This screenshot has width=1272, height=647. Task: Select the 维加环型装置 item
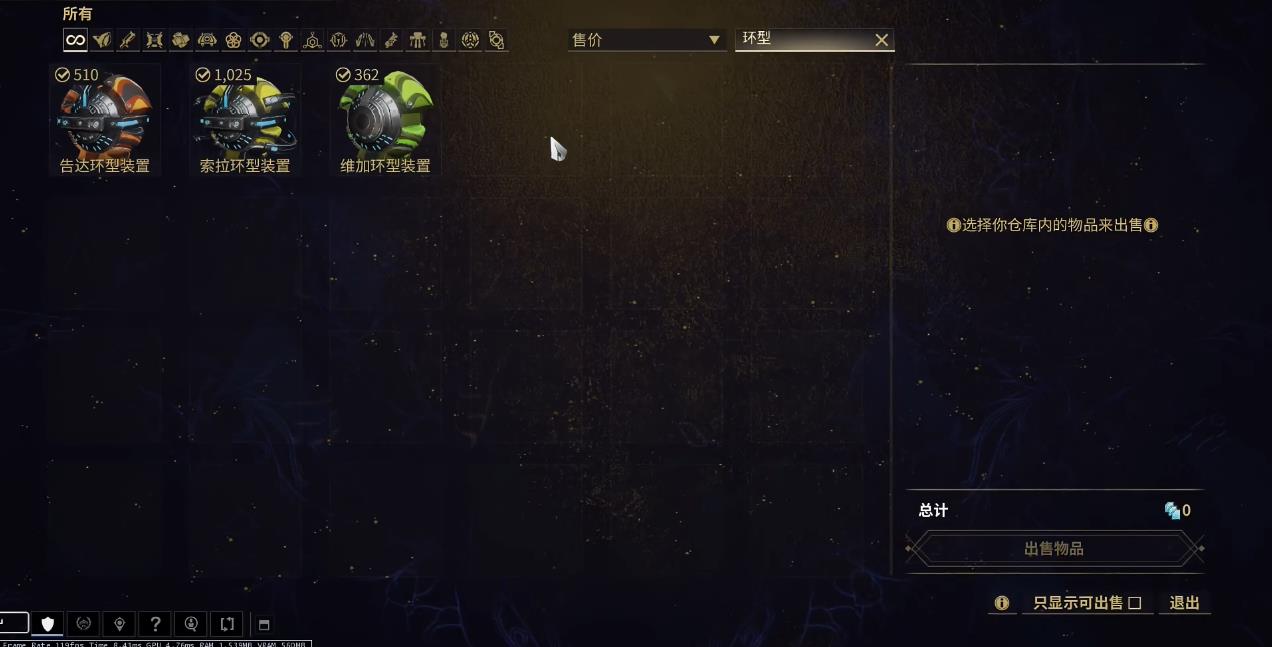tap(385, 120)
